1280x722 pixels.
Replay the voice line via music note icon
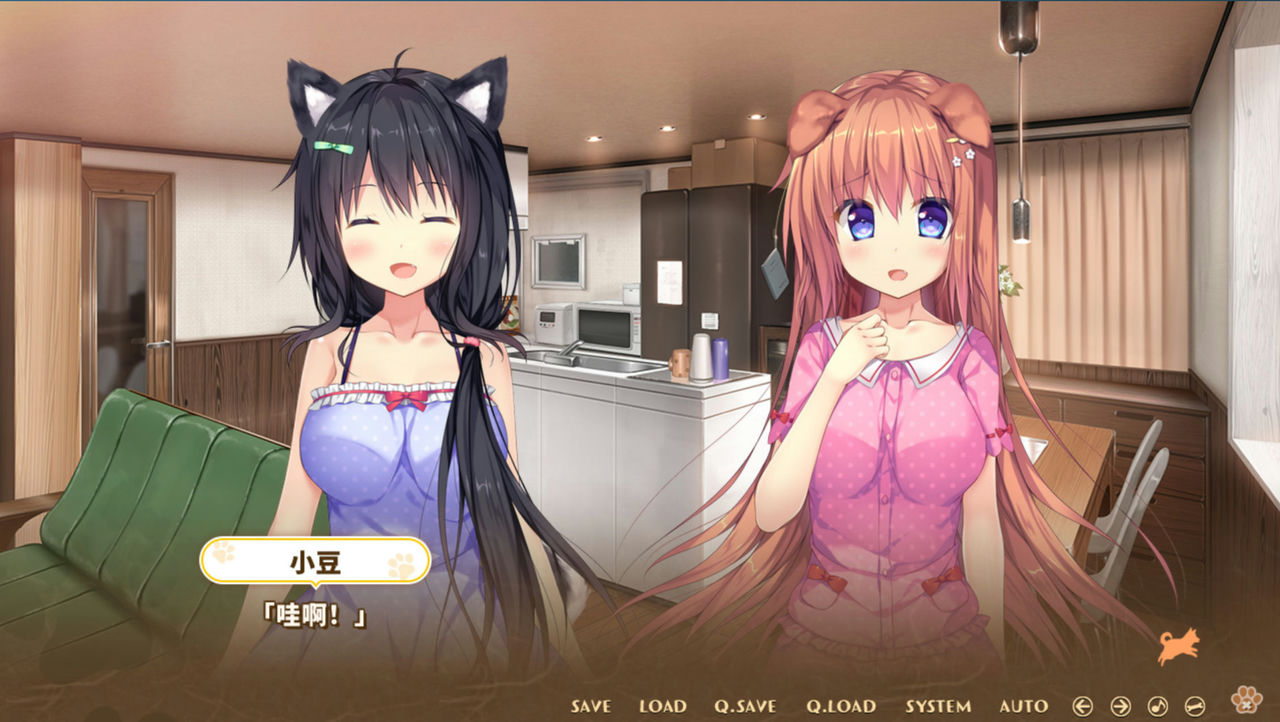[1156, 705]
